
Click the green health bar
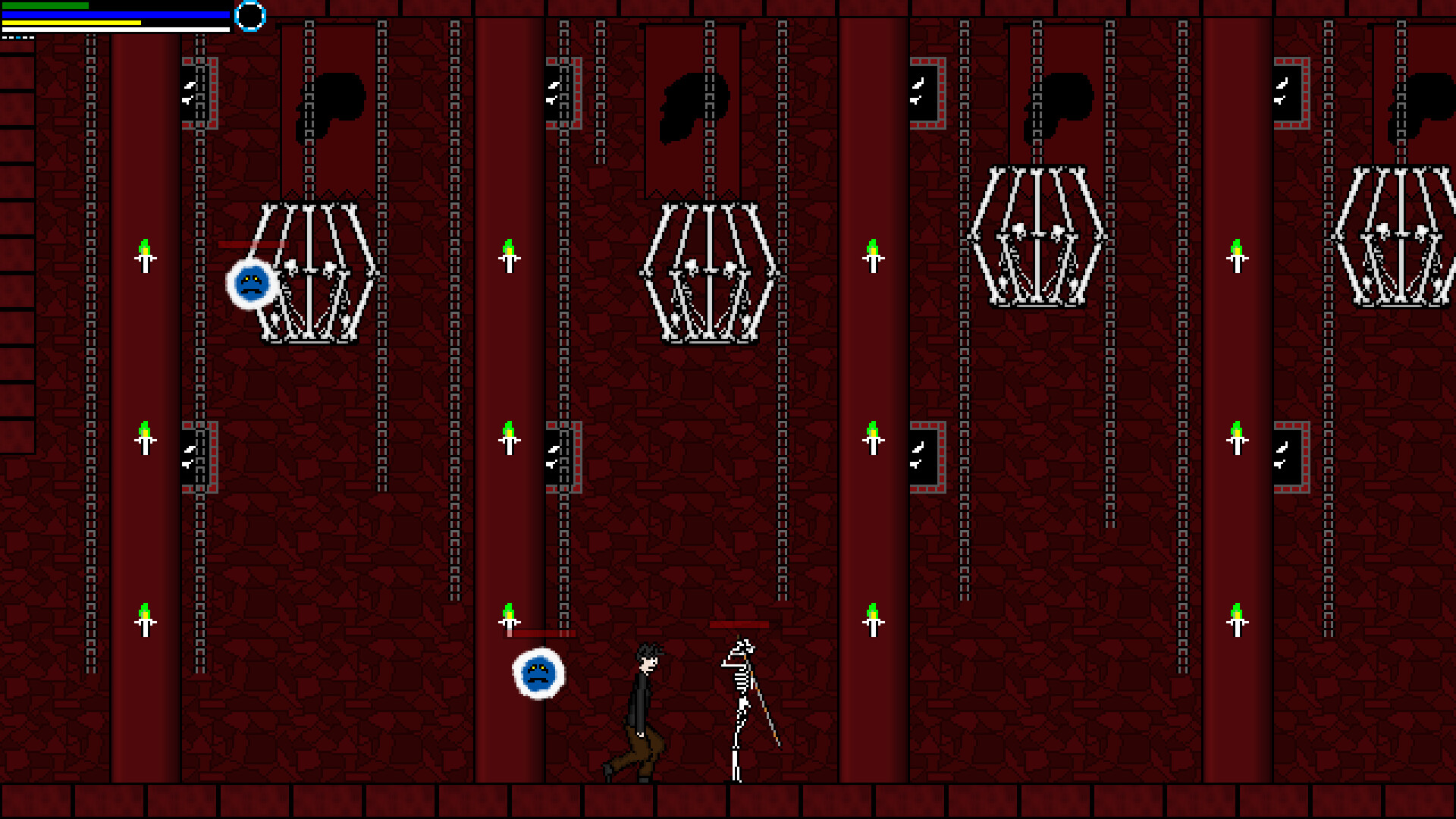click(45, 6)
